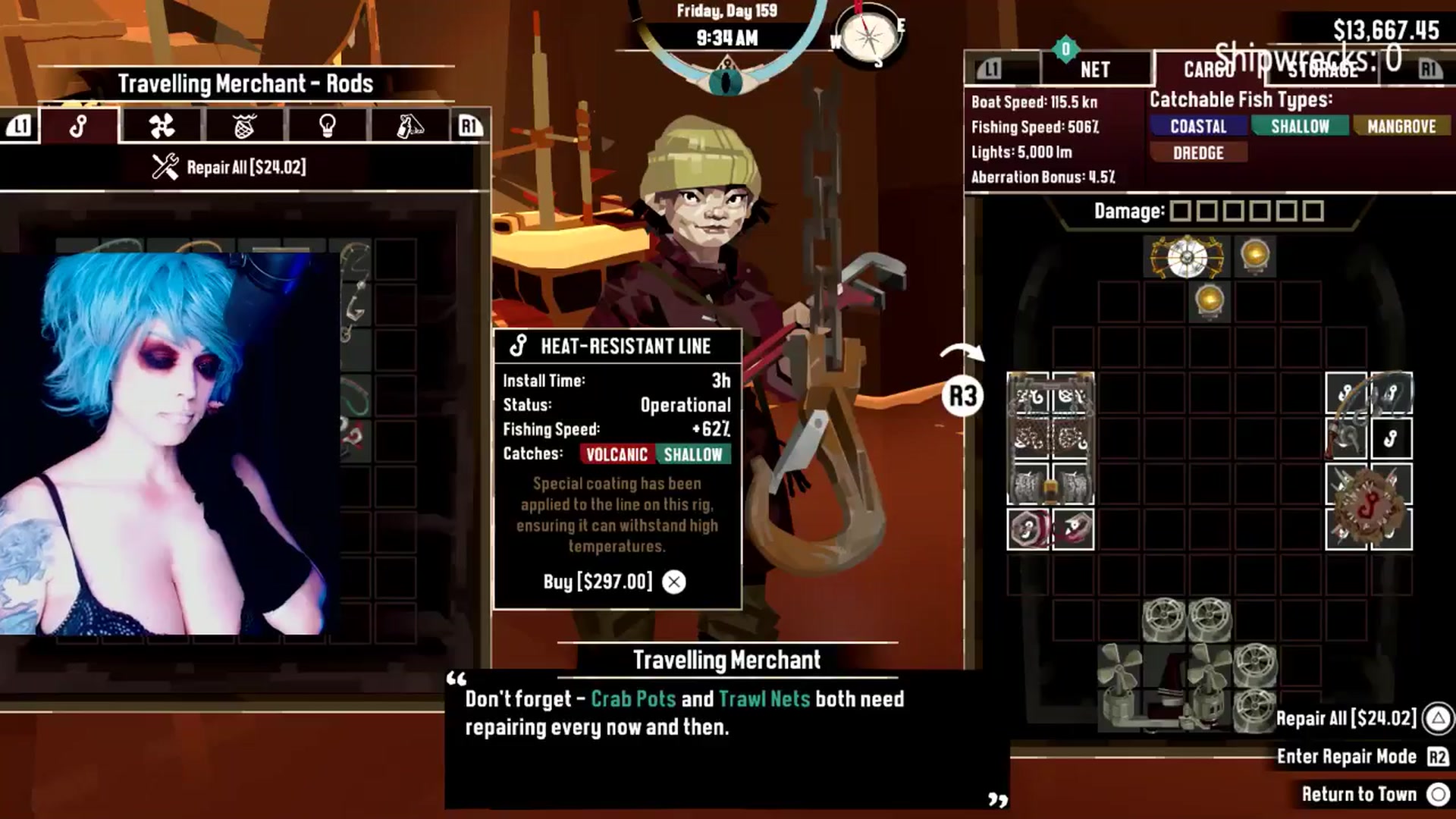Select the Rods shop tab

[x=79, y=126]
